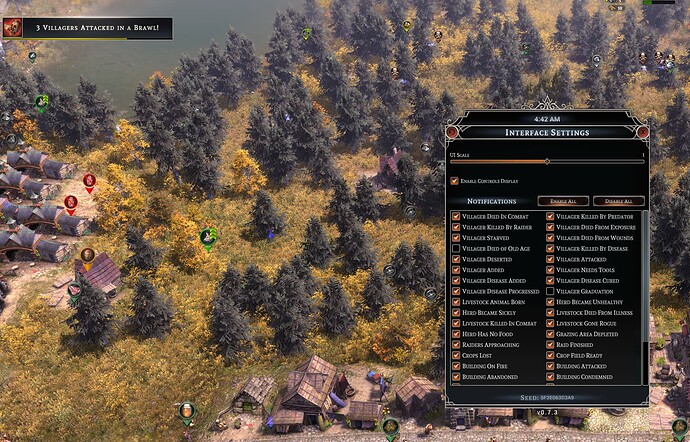Adjust the UI Scale slider

click(x=547, y=160)
